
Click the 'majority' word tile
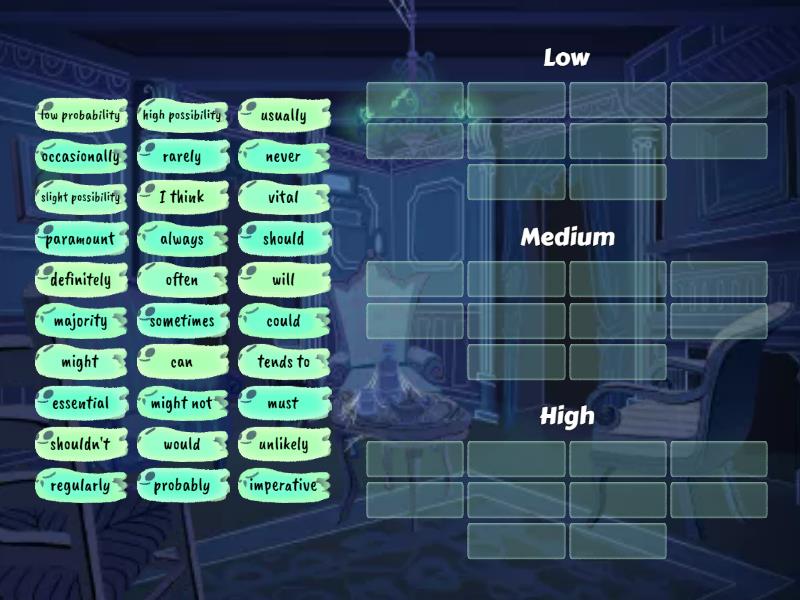[x=80, y=321]
